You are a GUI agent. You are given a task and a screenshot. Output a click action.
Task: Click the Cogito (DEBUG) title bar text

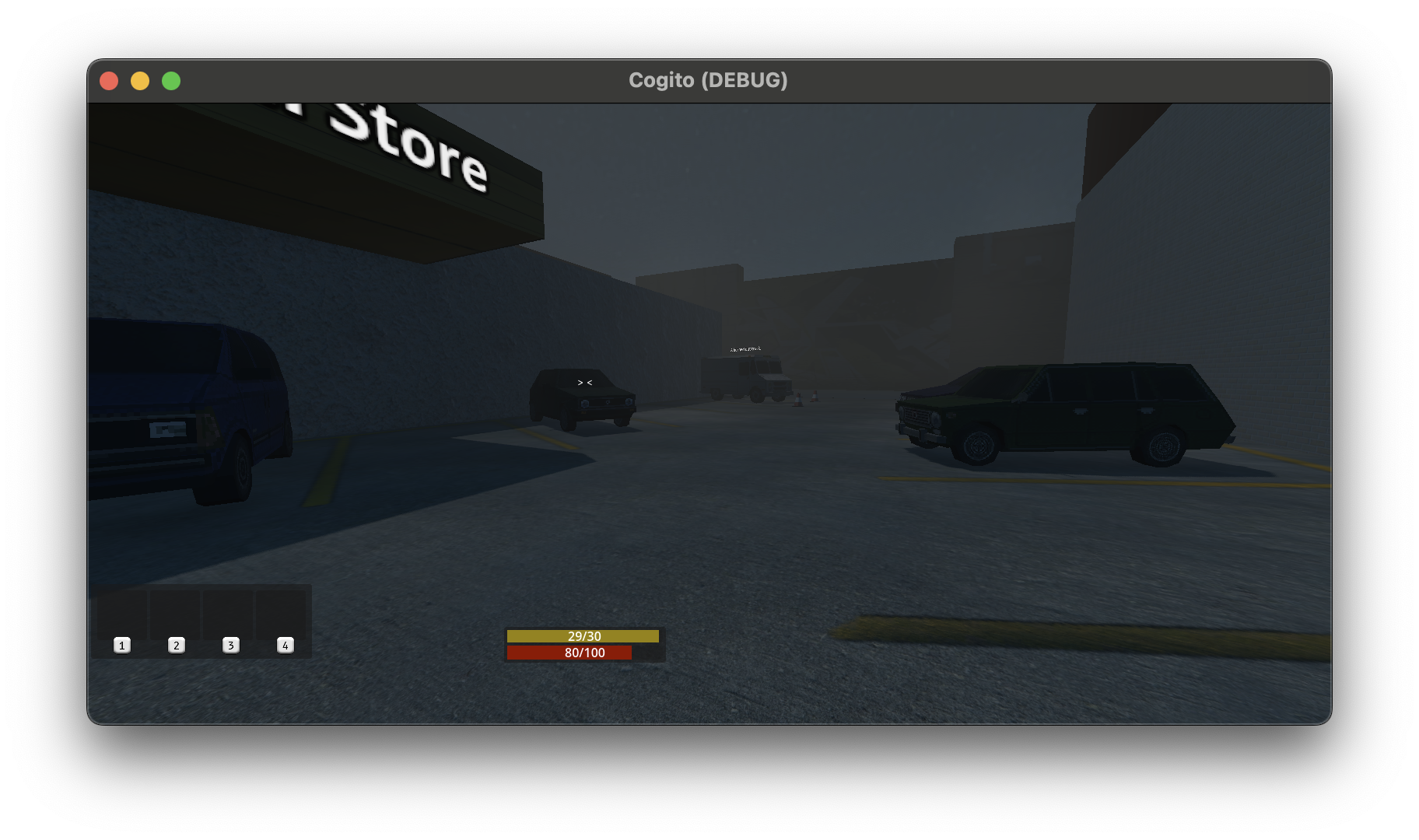click(x=708, y=79)
